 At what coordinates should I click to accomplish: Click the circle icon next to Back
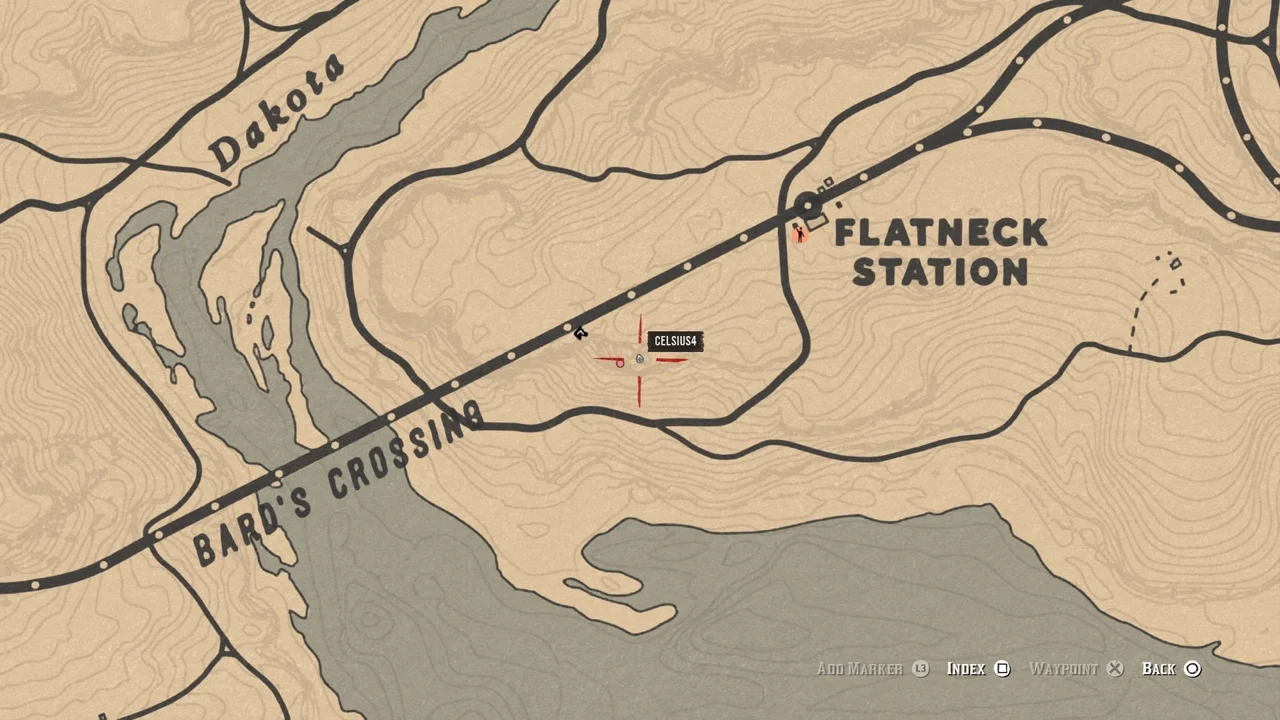pos(1193,668)
